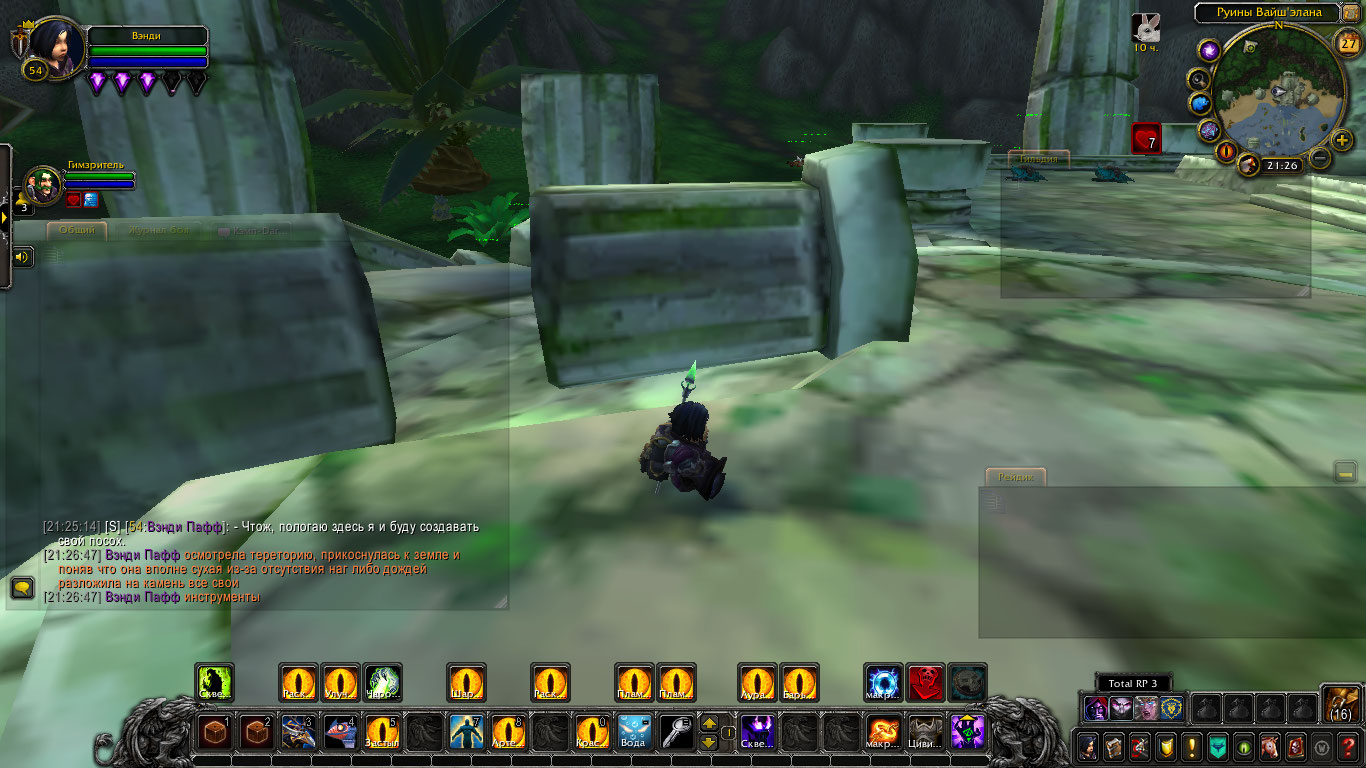Click the rabbit buff icon
This screenshot has height=768, width=1366.
1146,27
